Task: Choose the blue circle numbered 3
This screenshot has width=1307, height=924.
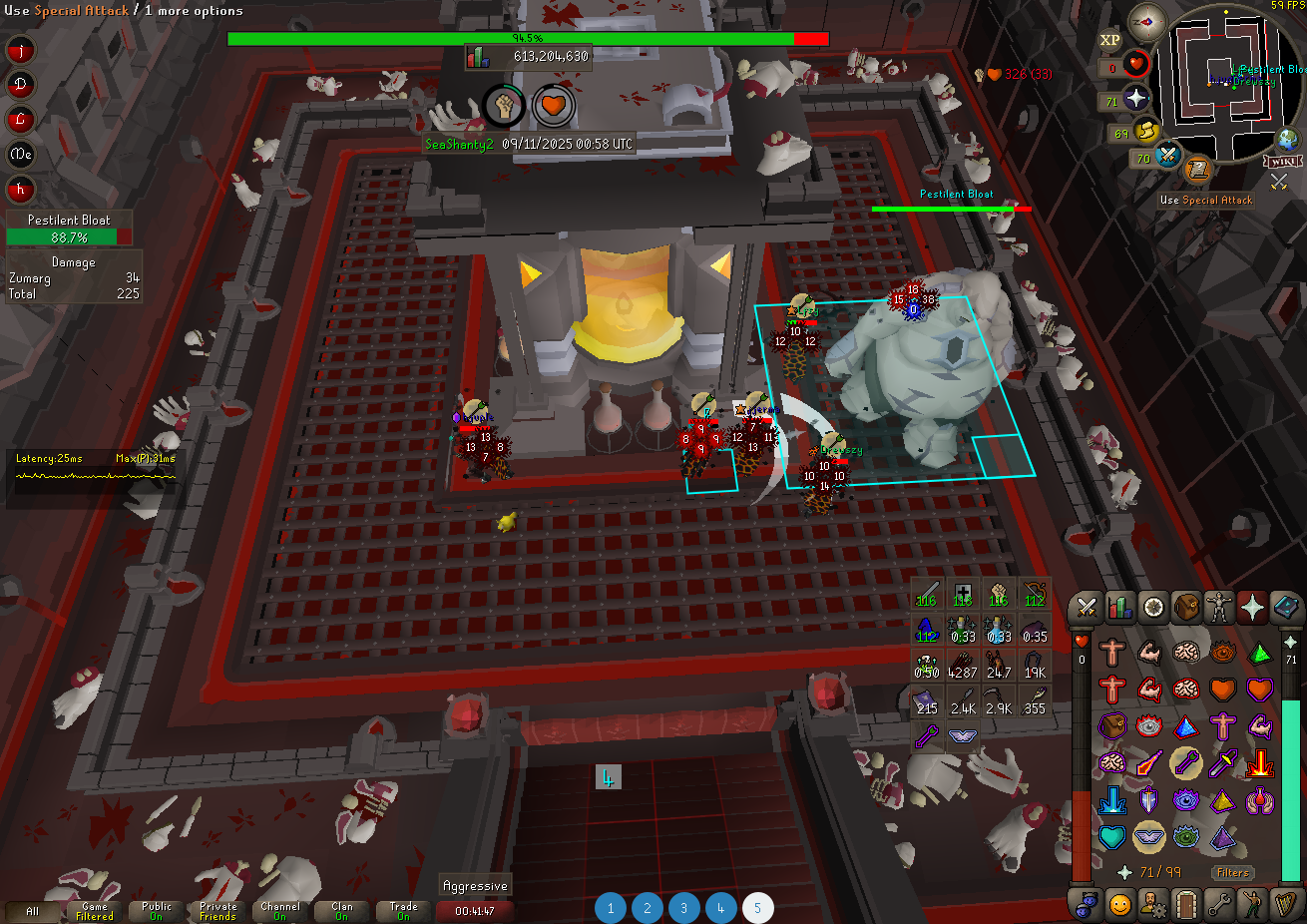Action: tap(683, 908)
